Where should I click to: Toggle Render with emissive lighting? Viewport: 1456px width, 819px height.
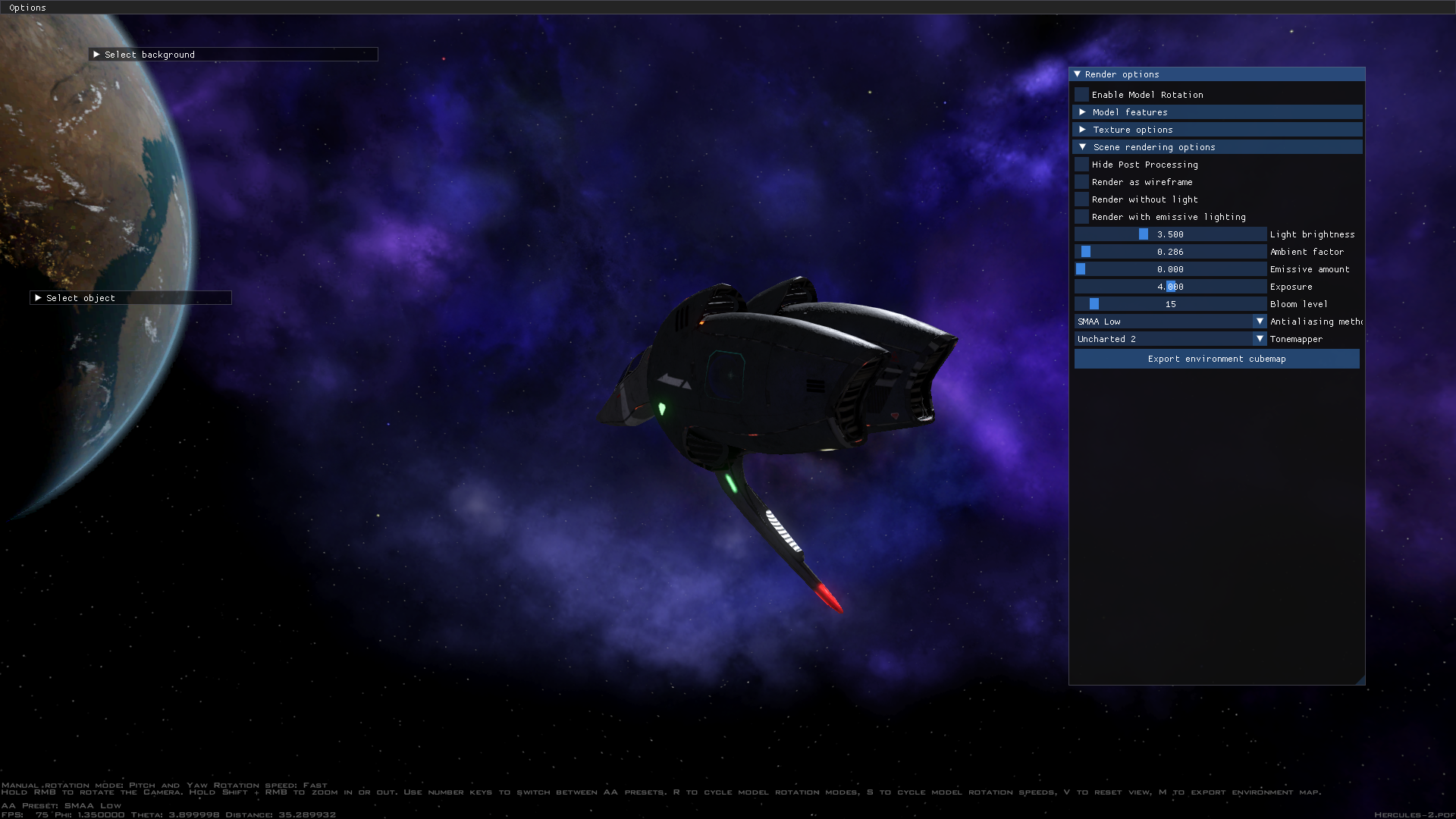(1081, 216)
